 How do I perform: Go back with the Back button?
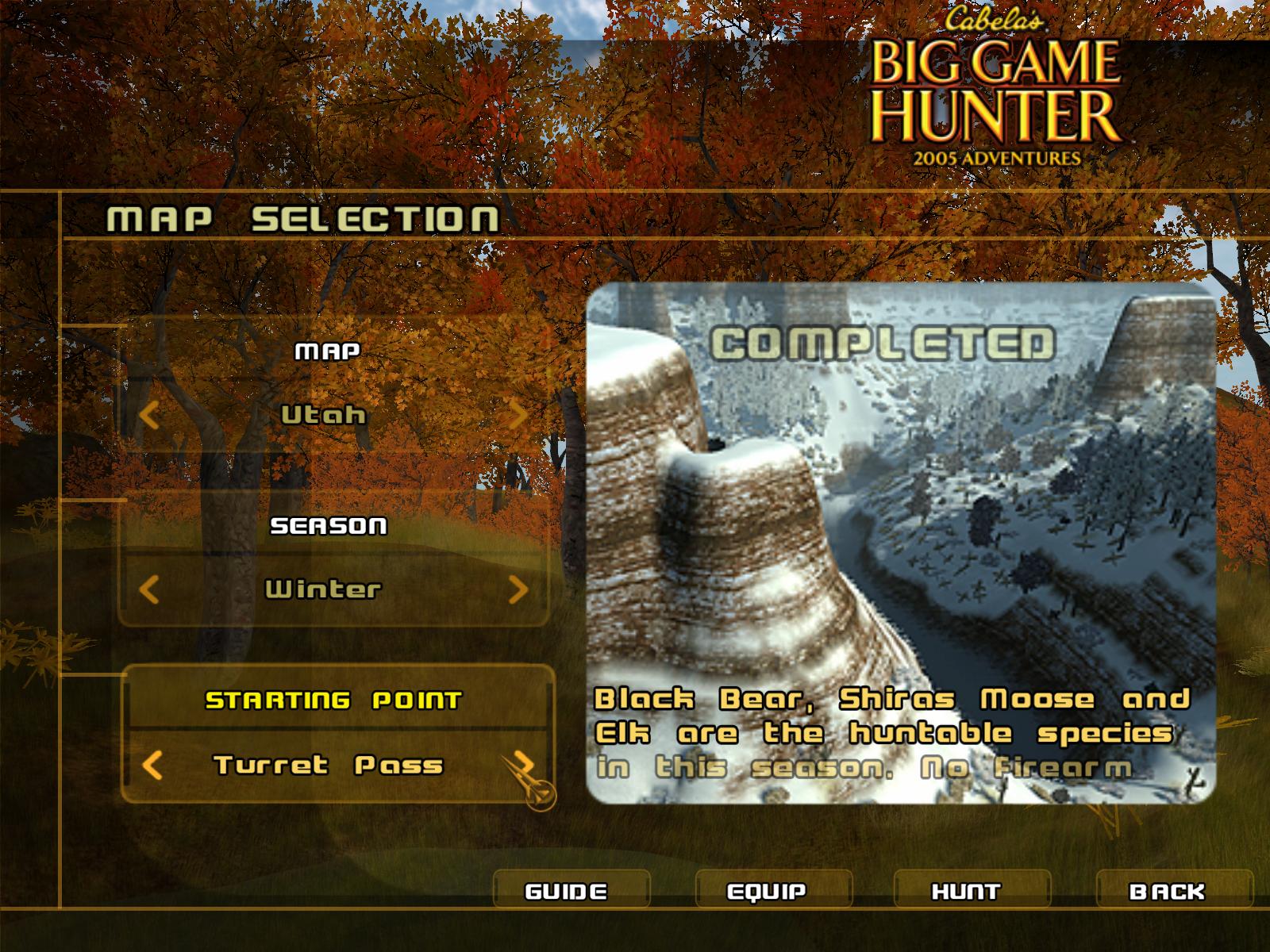[1167, 891]
